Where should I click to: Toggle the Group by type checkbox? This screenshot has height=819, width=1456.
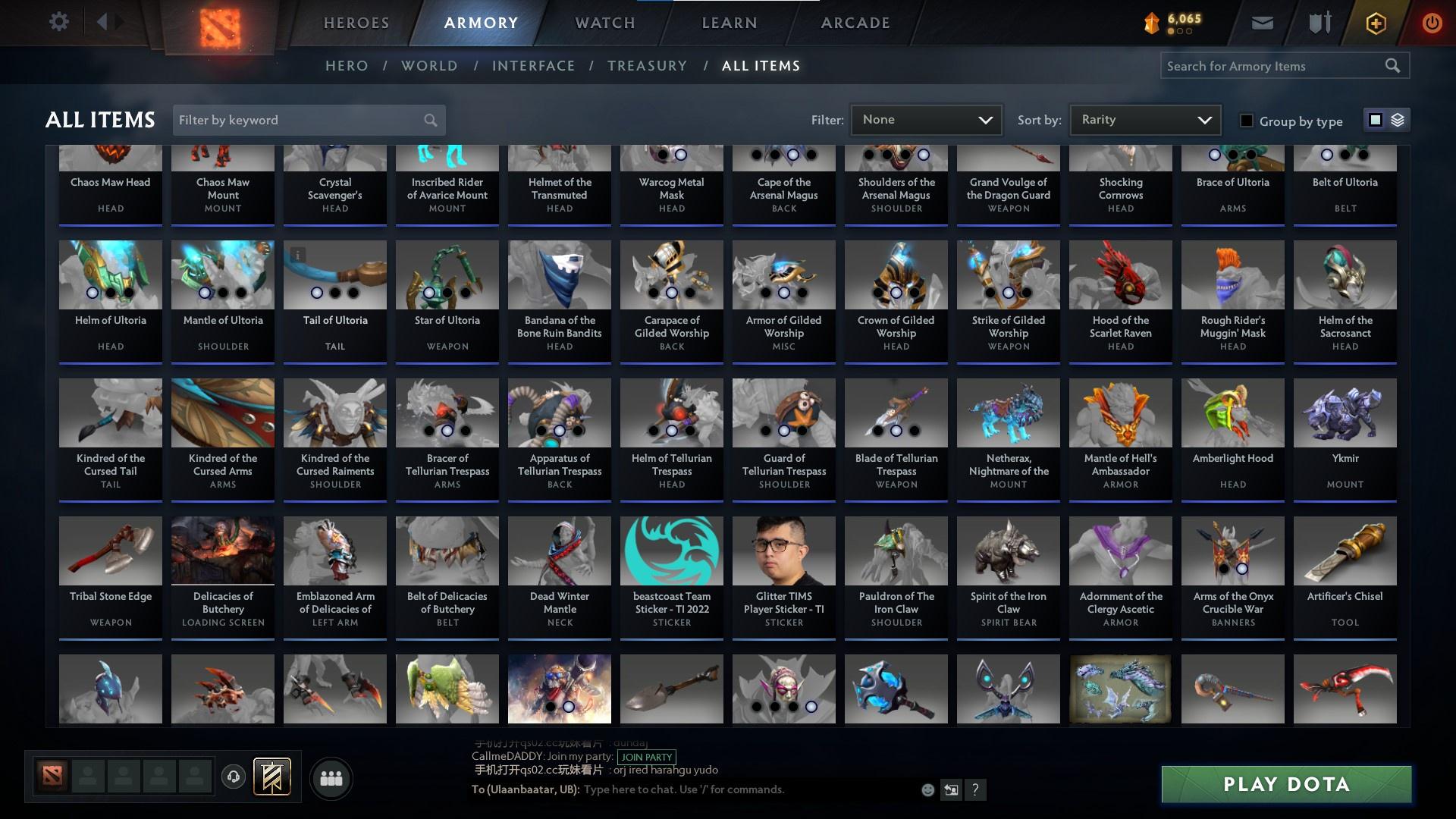click(1246, 120)
